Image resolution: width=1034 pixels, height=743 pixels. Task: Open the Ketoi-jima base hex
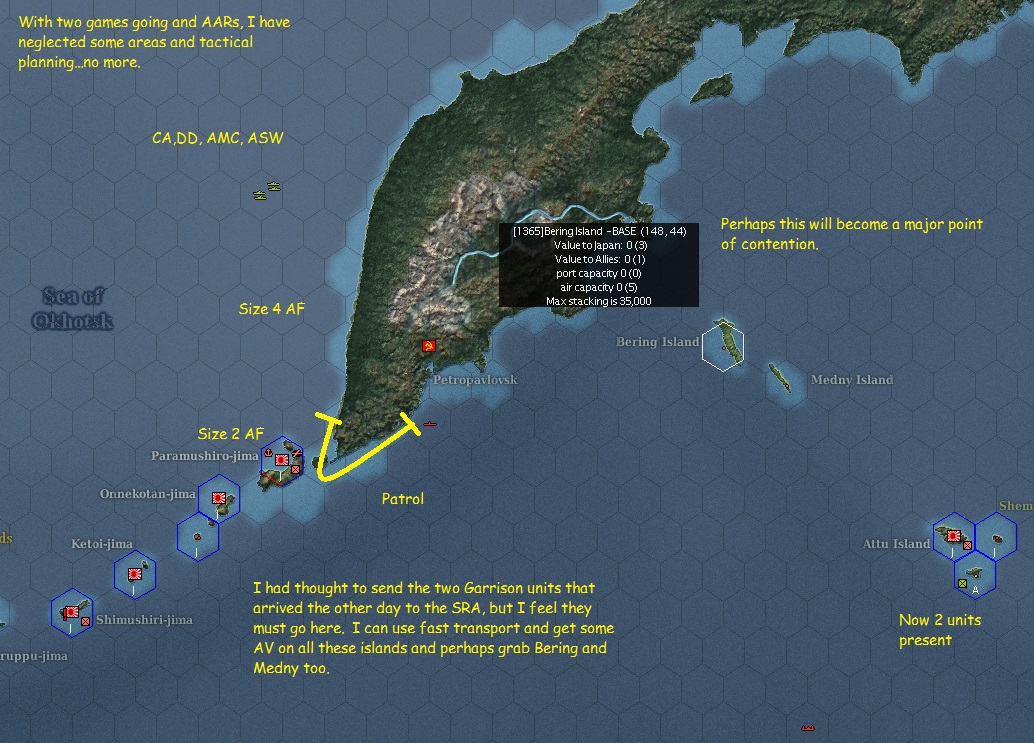pyautogui.click(x=134, y=573)
